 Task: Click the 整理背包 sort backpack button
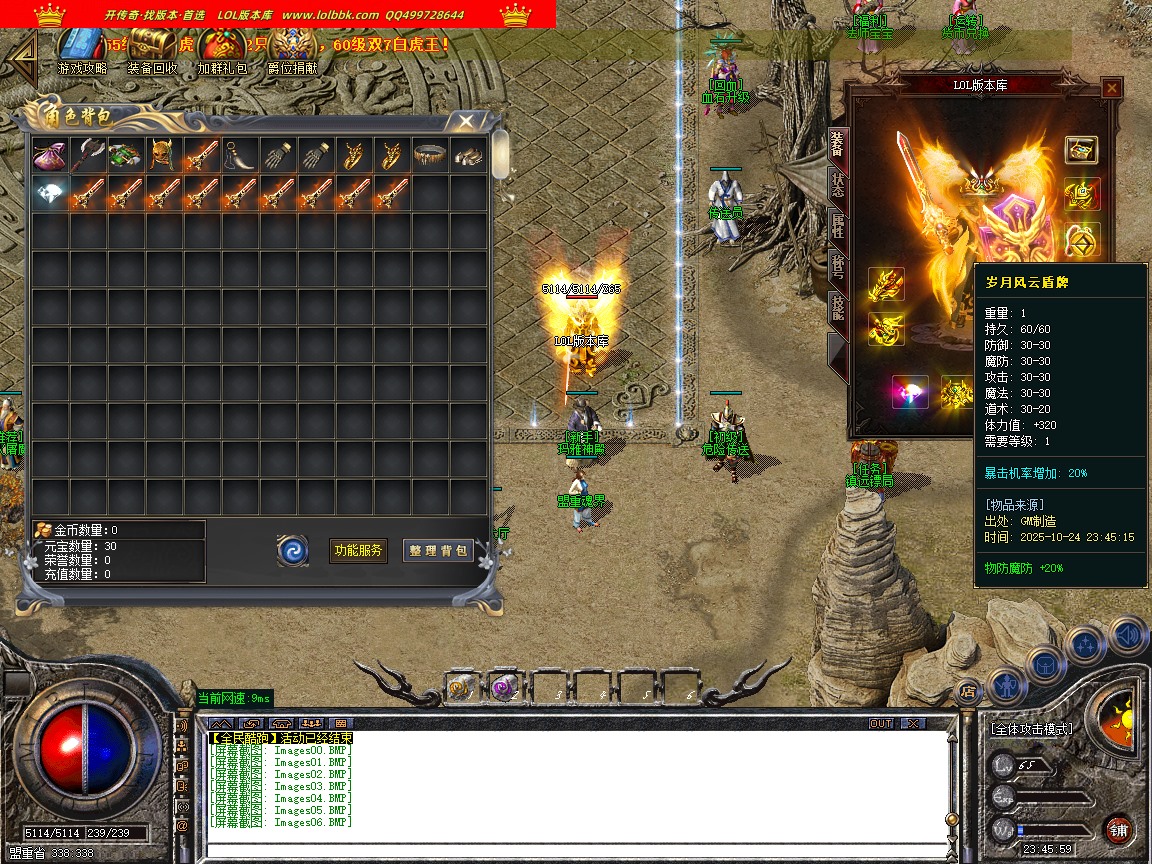(438, 550)
